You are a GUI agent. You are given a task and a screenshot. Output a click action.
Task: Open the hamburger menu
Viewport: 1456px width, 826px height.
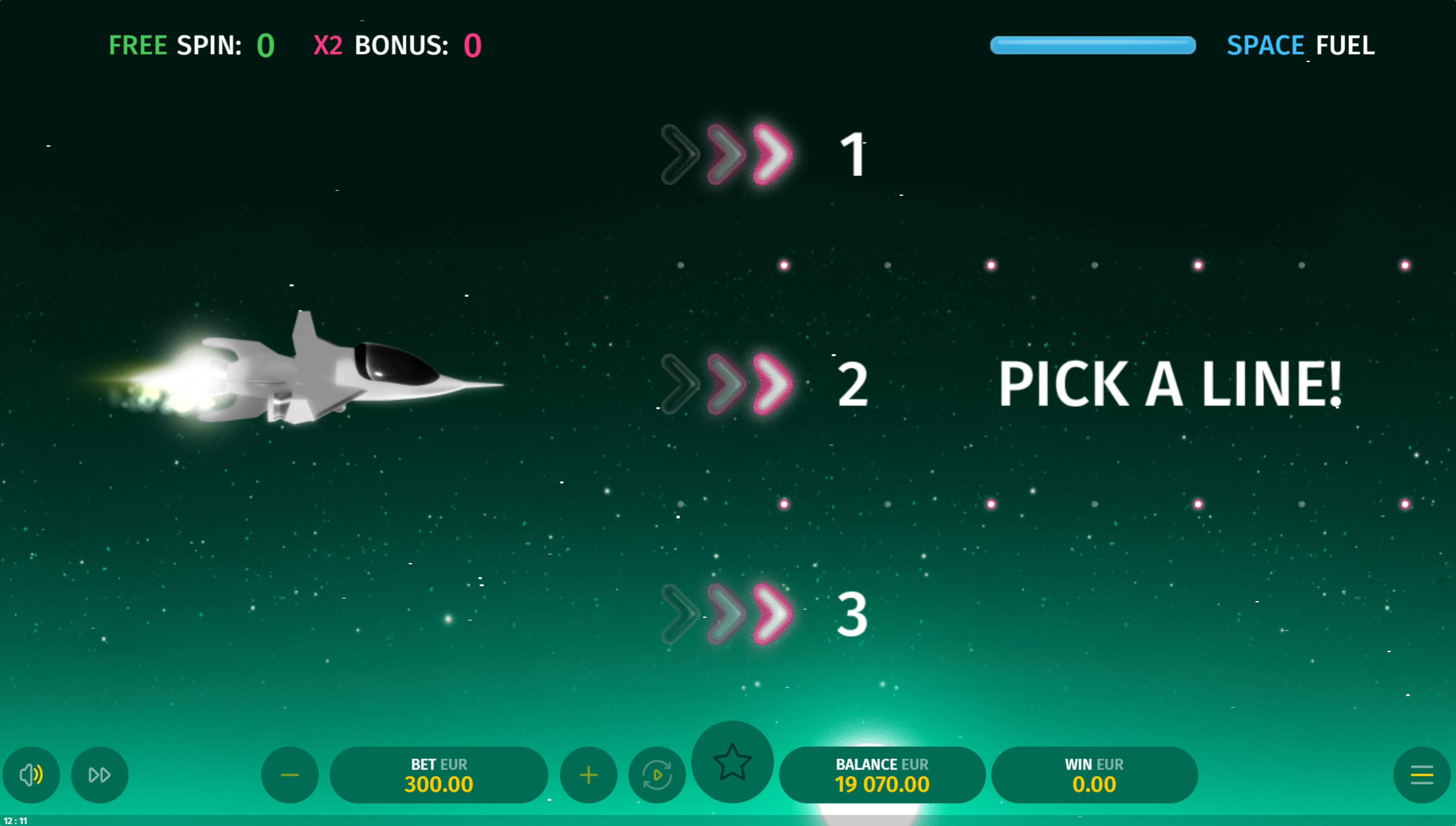pos(1421,774)
